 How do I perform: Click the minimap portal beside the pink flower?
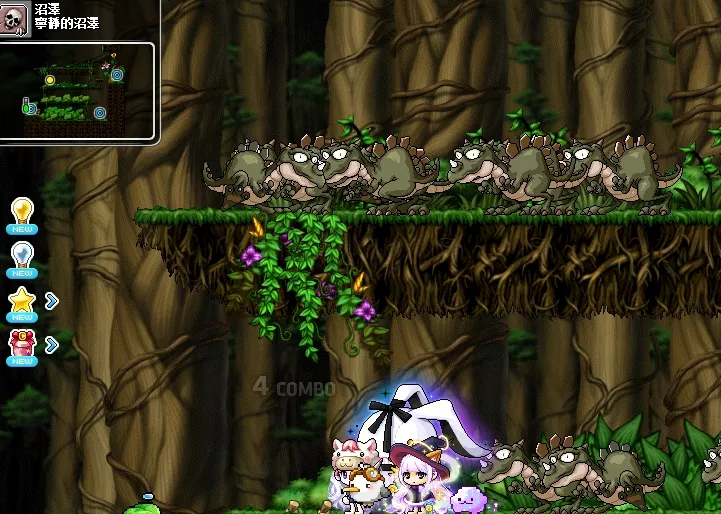point(117,74)
